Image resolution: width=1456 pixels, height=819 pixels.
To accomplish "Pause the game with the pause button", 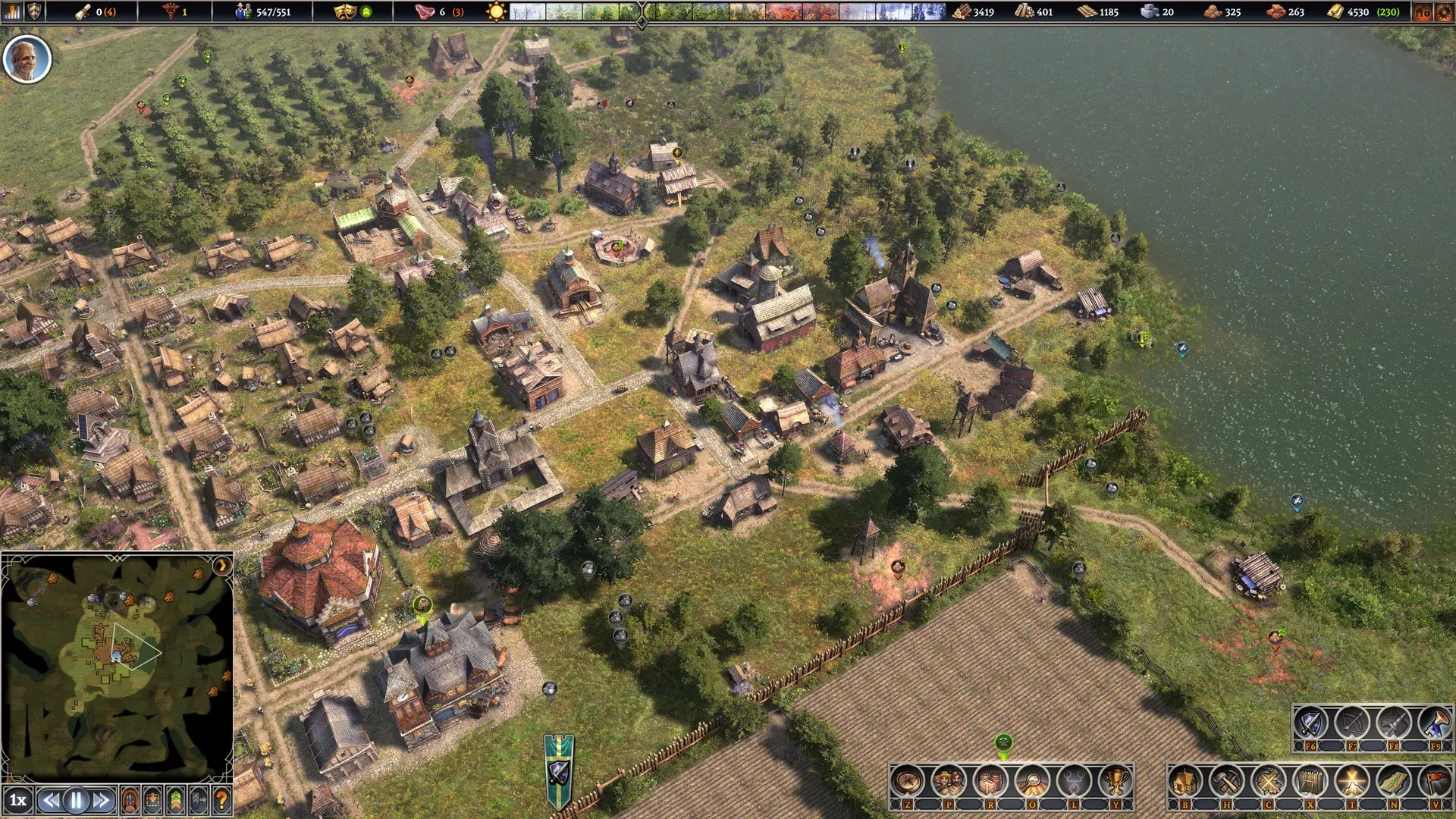I will click(76, 800).
